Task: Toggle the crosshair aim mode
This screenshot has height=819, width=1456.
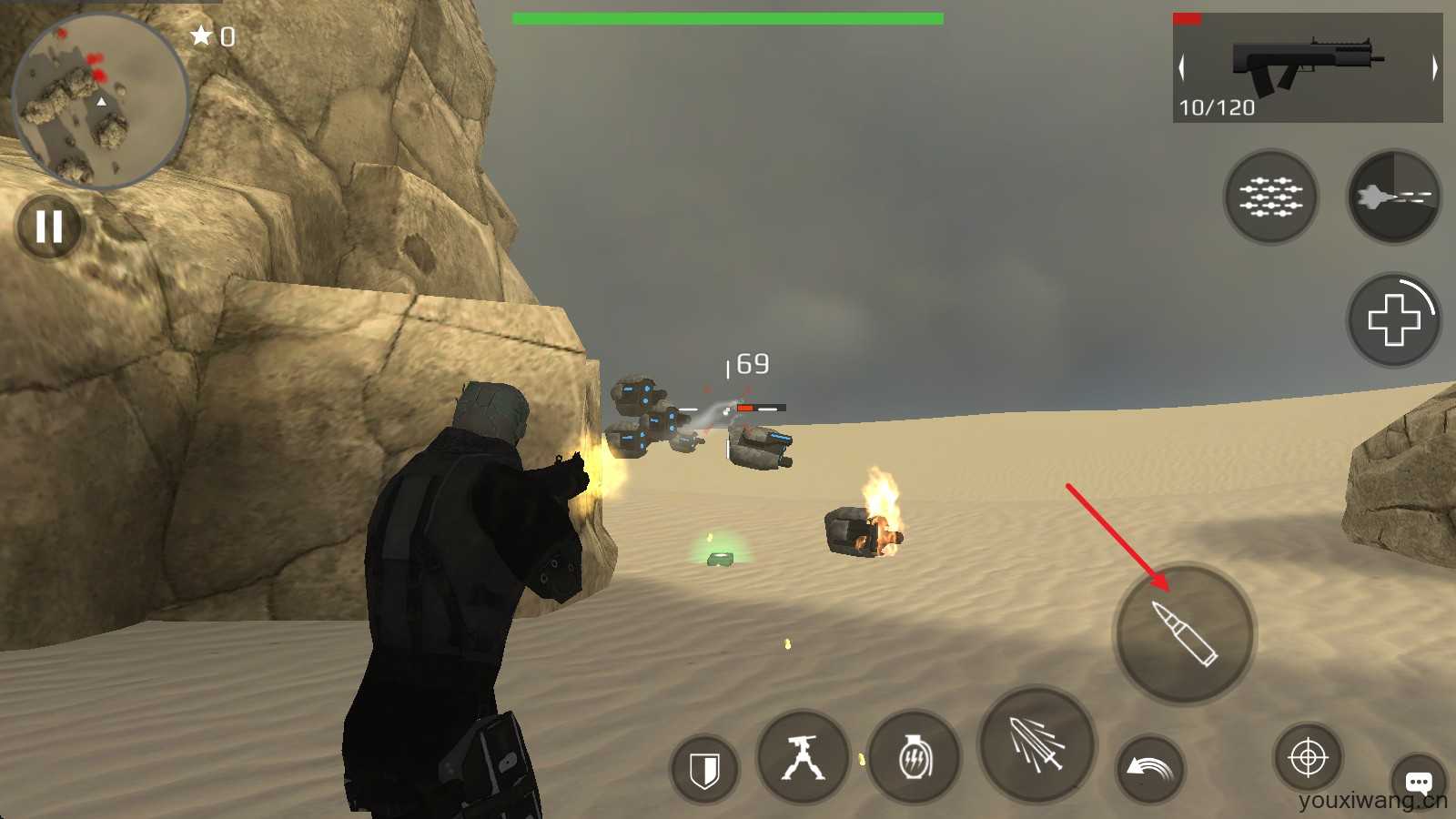Action: click(1308, 757)
